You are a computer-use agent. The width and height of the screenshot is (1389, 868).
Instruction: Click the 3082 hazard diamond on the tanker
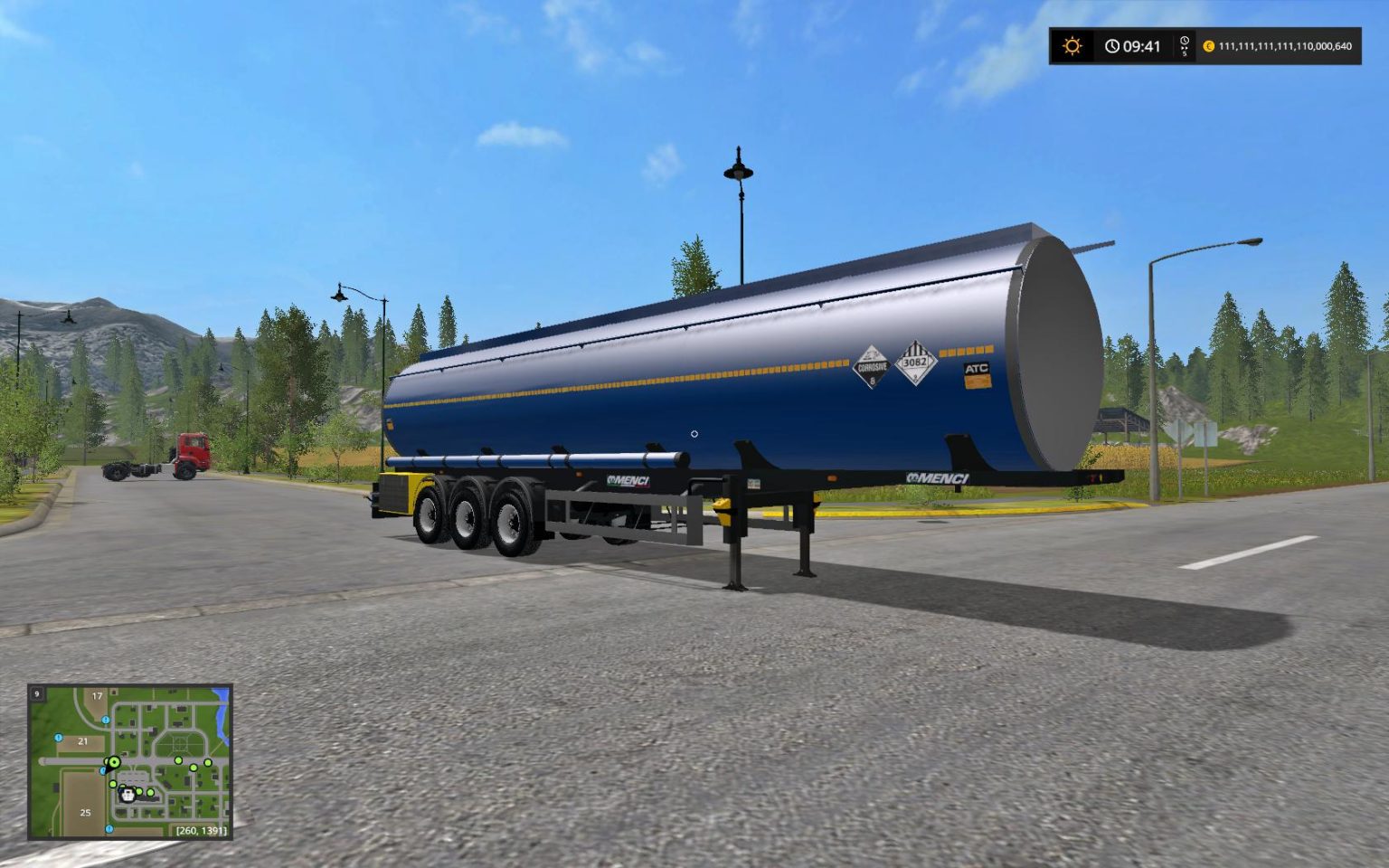coord(916,363)
